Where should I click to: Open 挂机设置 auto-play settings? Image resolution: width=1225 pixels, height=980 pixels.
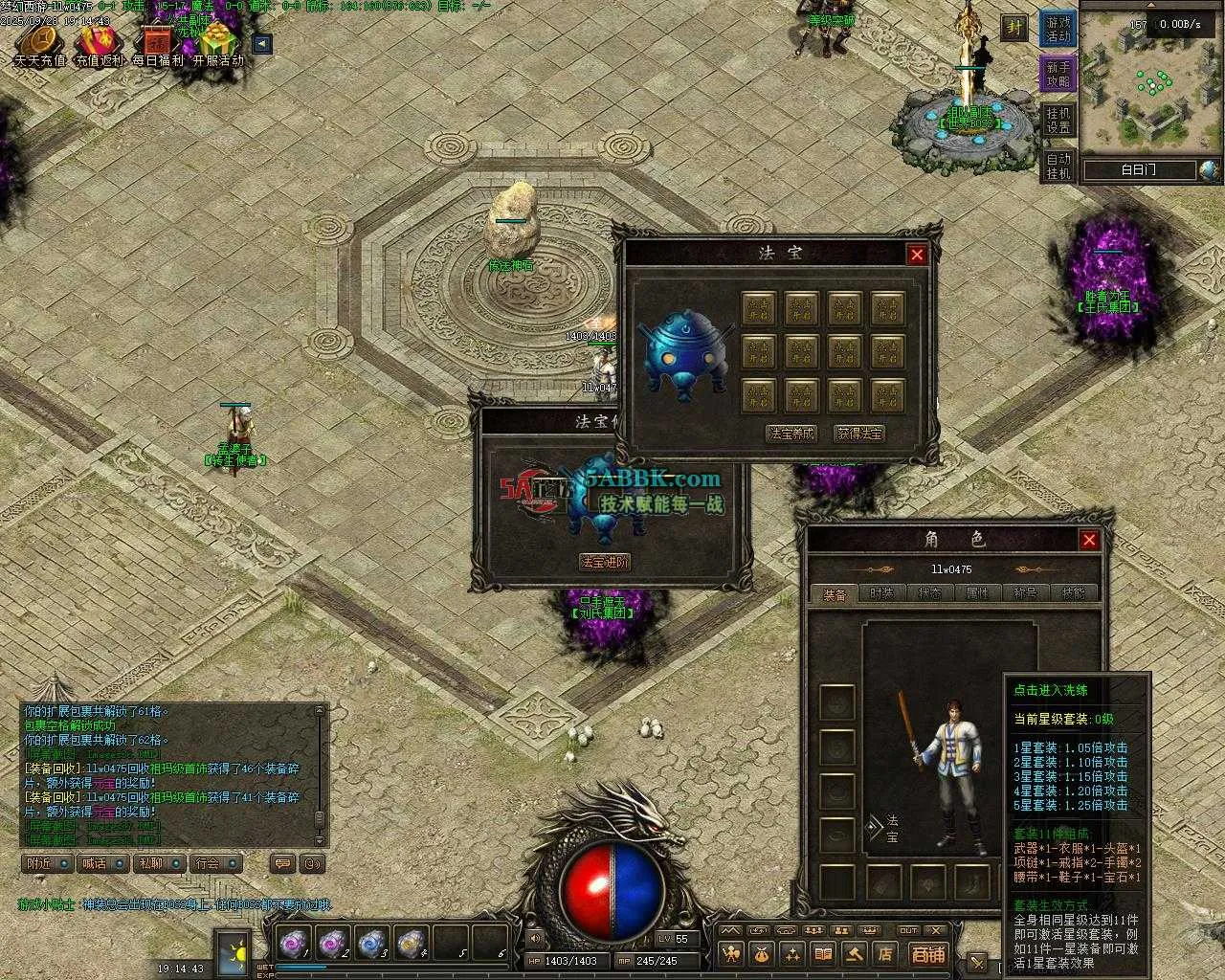click(1058, 121)
